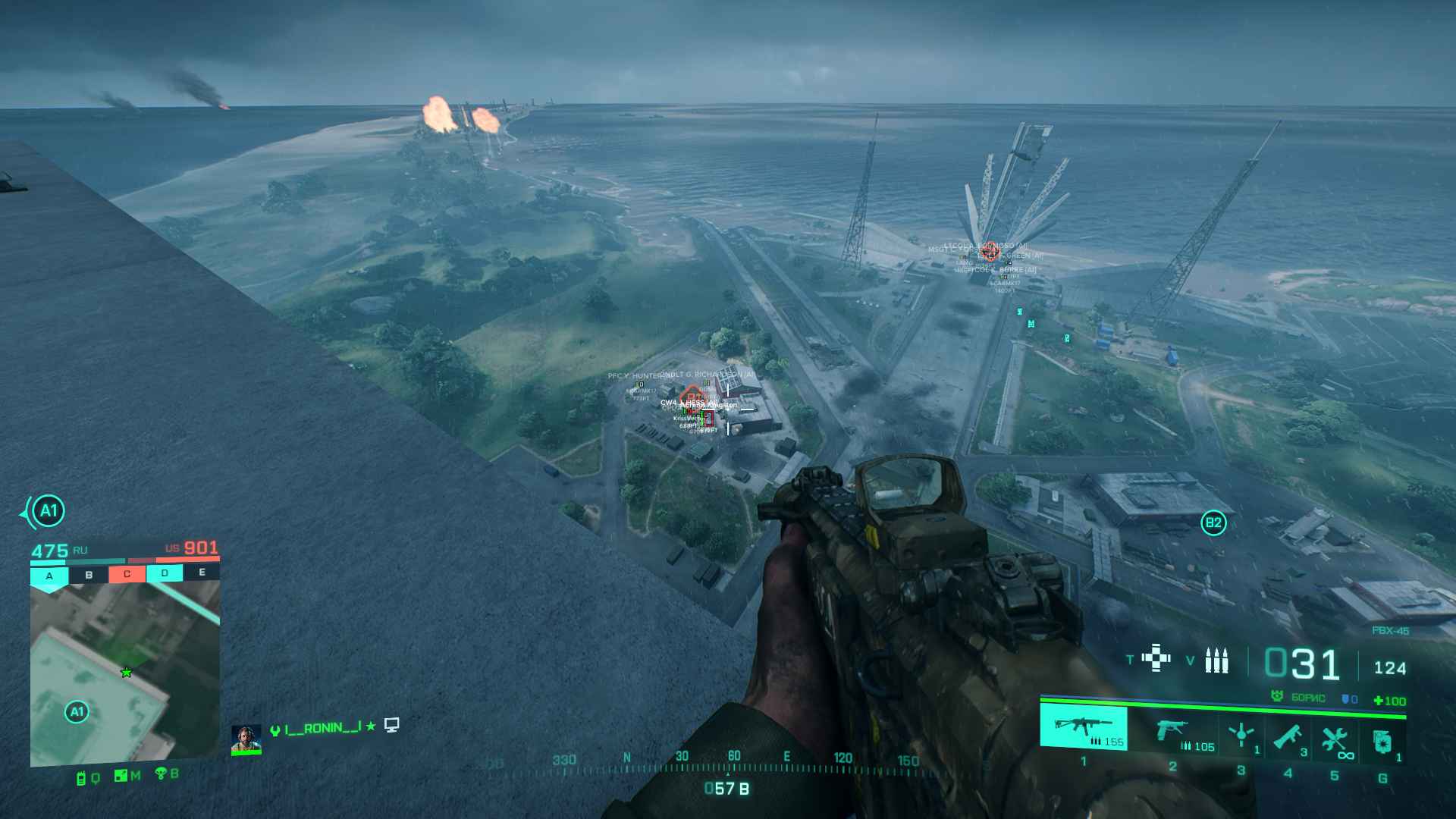Select the sentry gadget in slot three
Viewport: 1456px width, 819px height.
[1241, 735]
